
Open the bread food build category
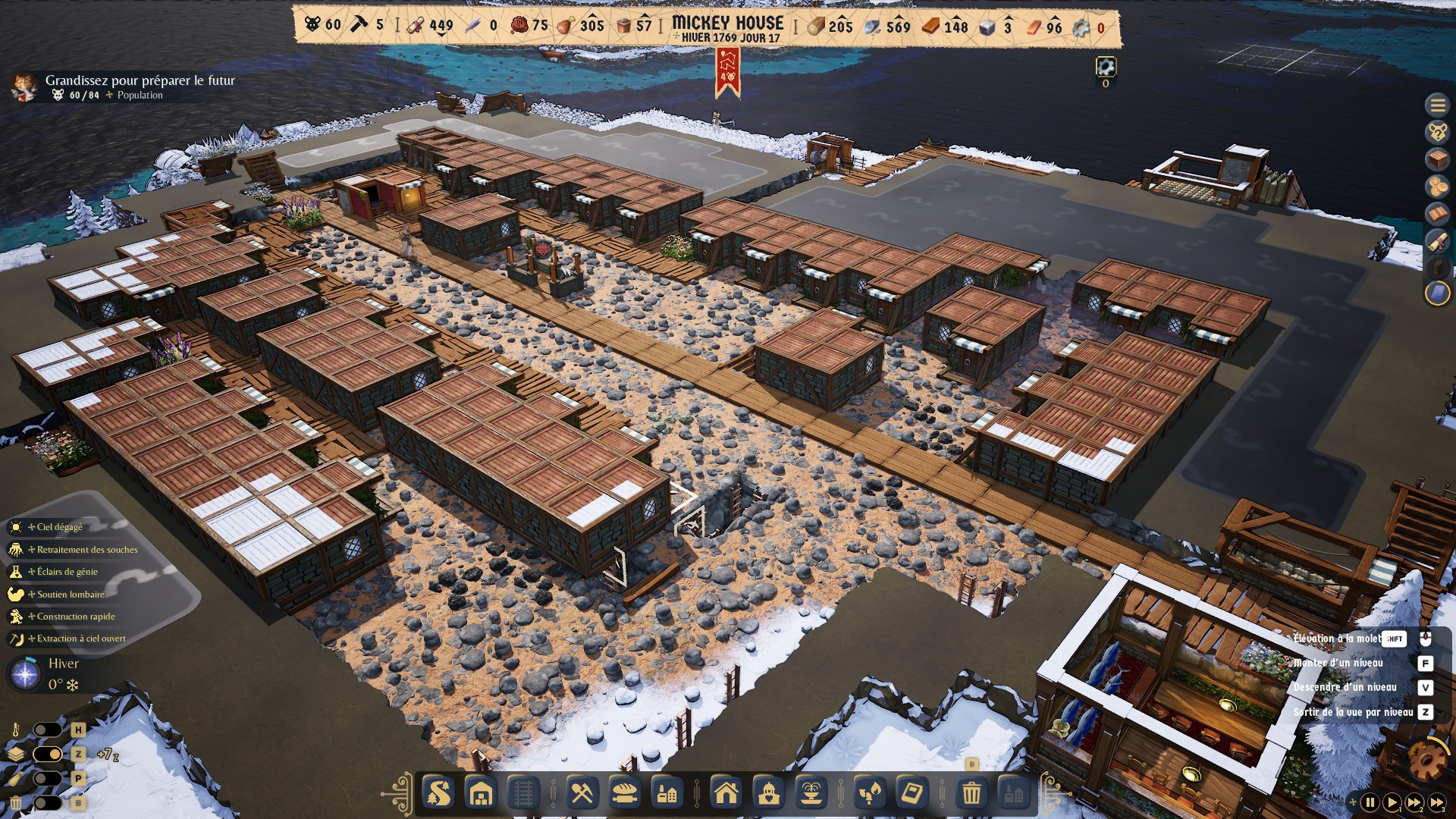[624, 794]
